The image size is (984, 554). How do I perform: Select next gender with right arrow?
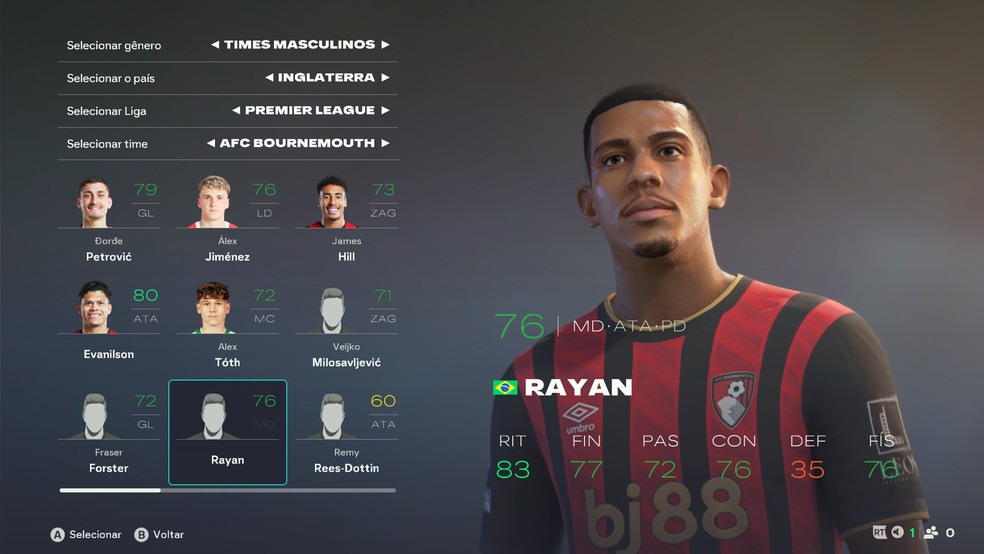click(385, 45)
